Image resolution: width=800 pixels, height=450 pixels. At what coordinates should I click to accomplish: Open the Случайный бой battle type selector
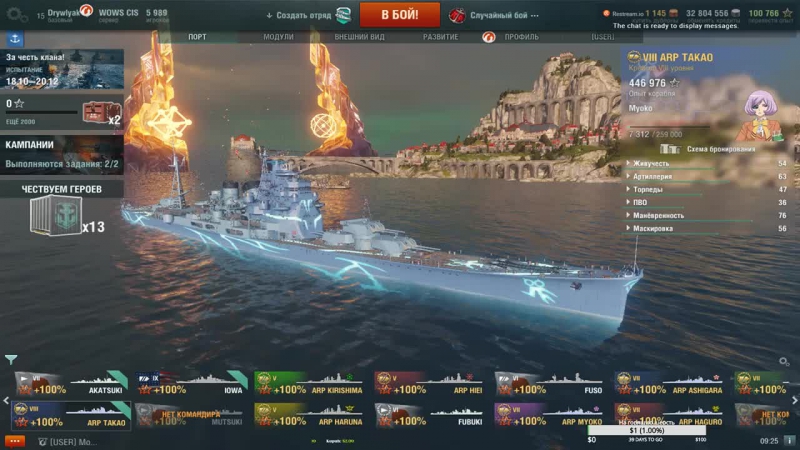pyautogui.click(x=498, y=15)
